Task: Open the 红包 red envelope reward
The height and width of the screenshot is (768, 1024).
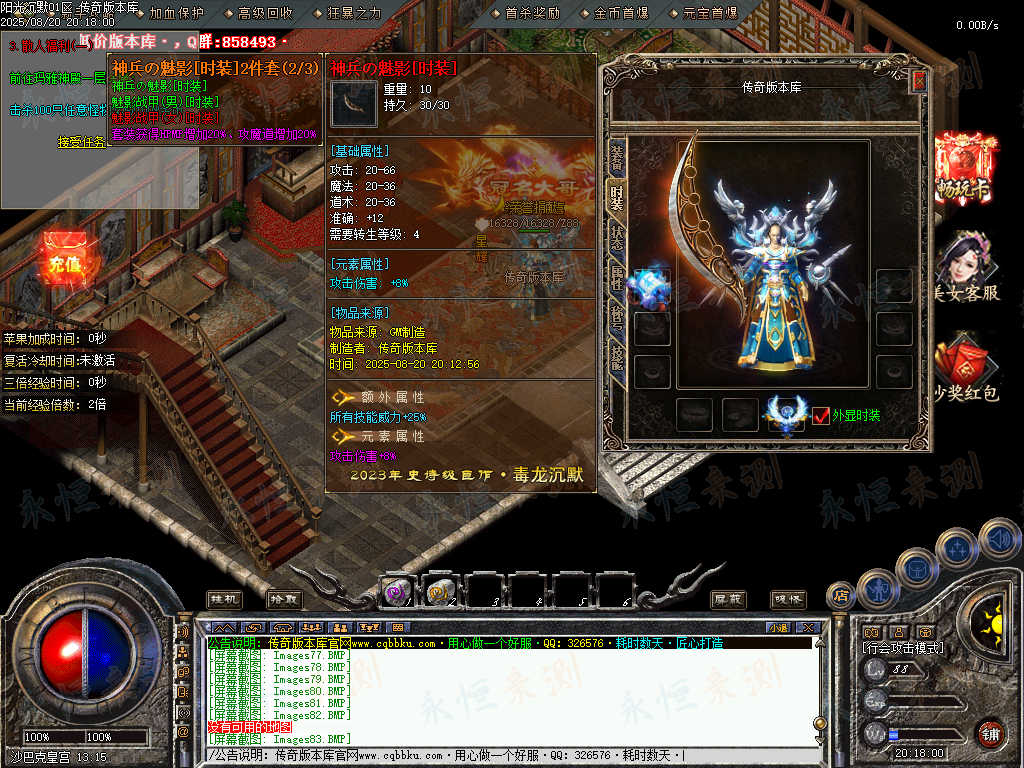Action: click(x=964, y=371)
